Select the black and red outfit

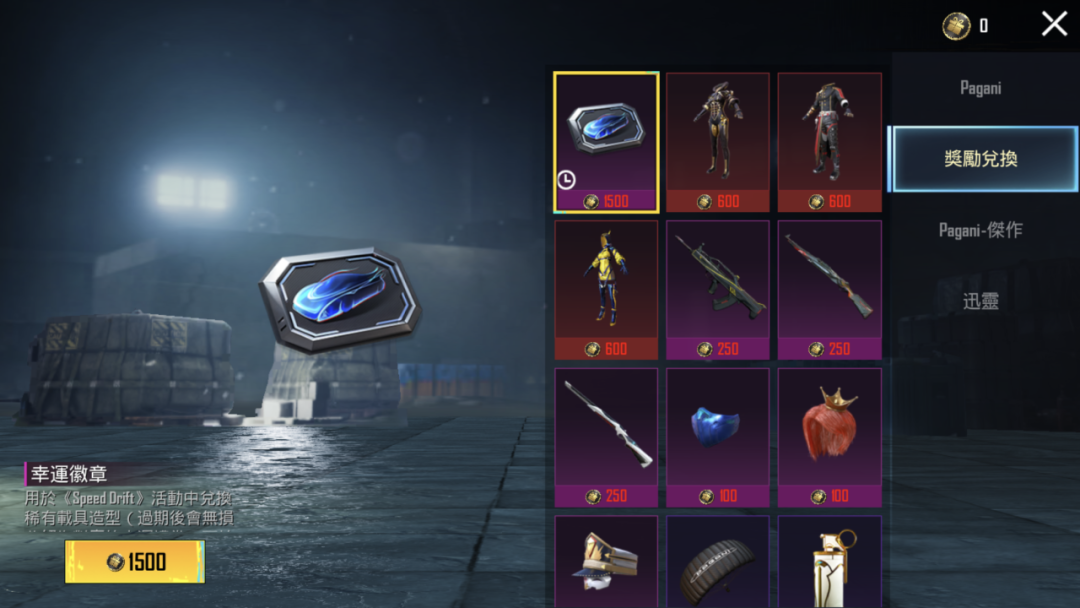[829, 142]
